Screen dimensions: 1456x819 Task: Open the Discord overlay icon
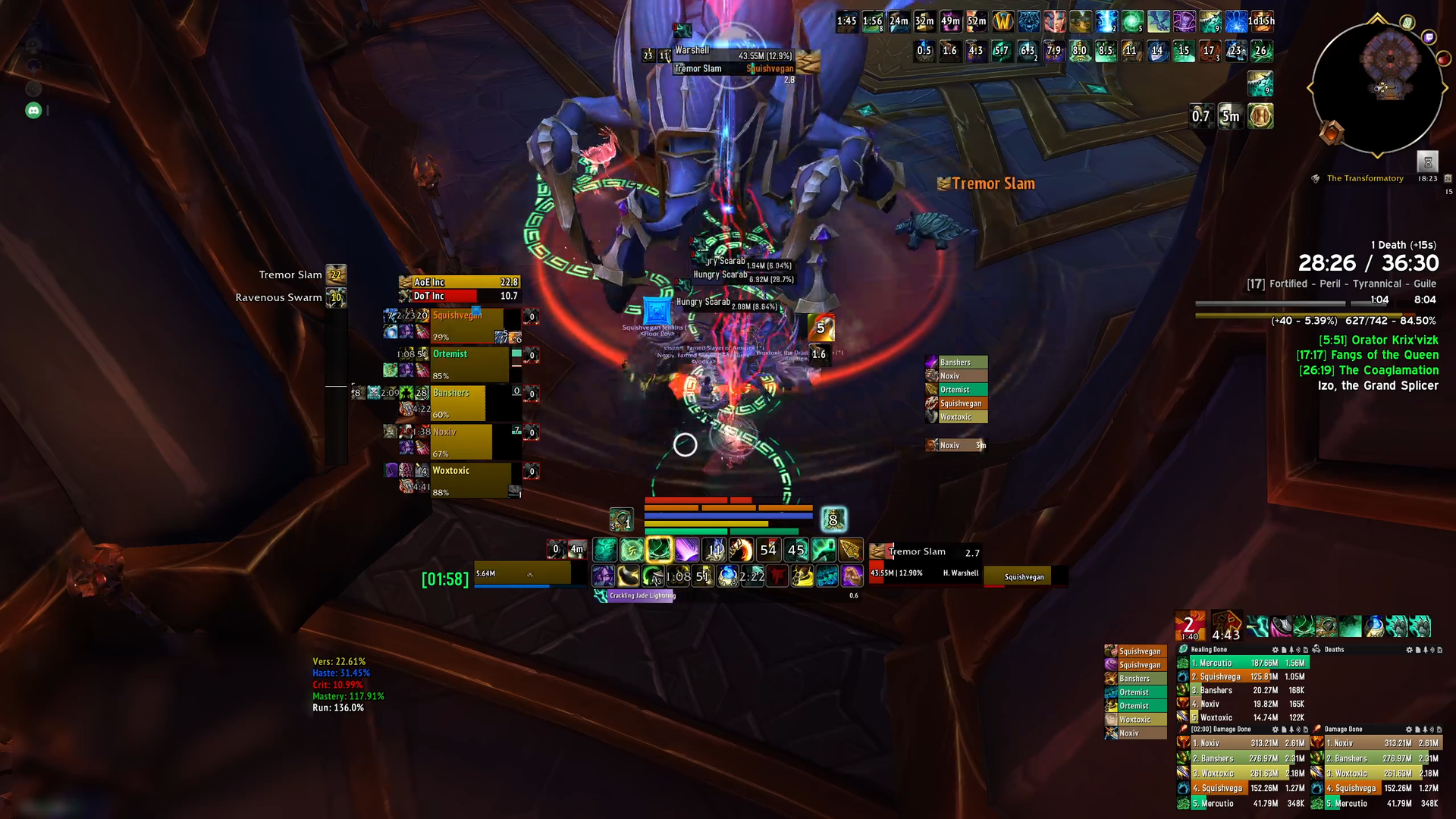33,111
